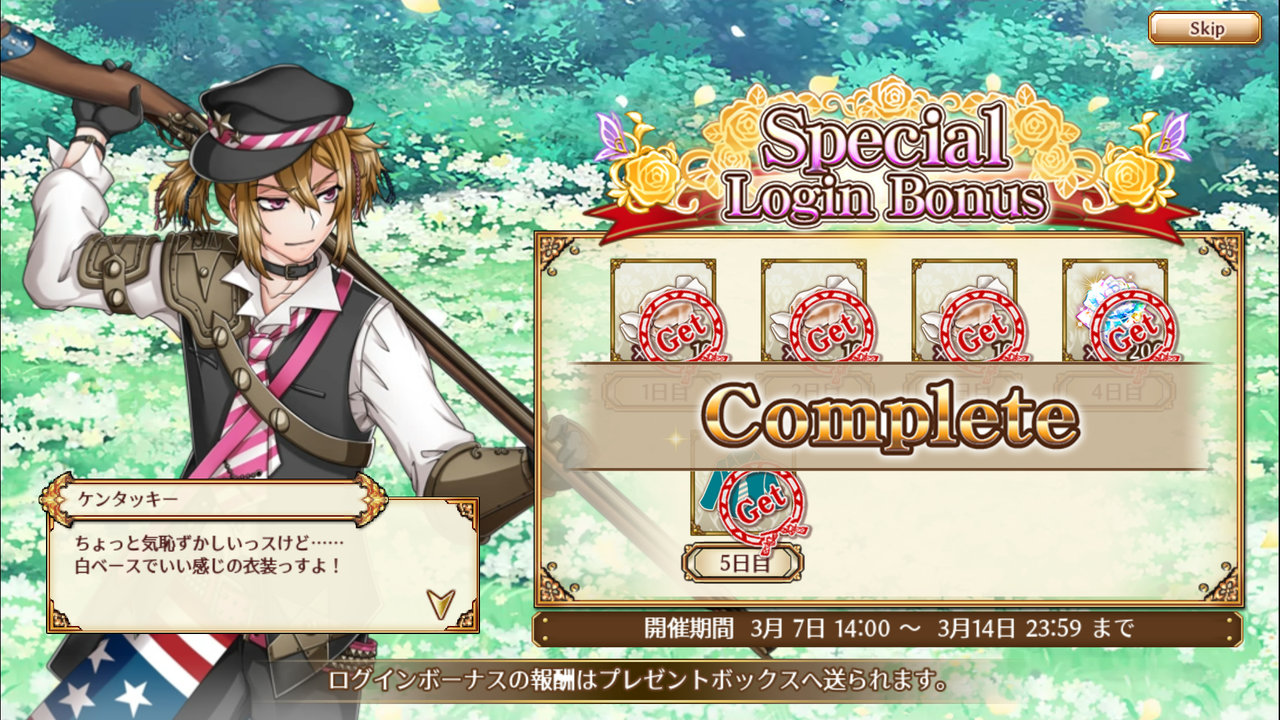Advance Kentucky's dialogue with the arrow

click(439, 601)
